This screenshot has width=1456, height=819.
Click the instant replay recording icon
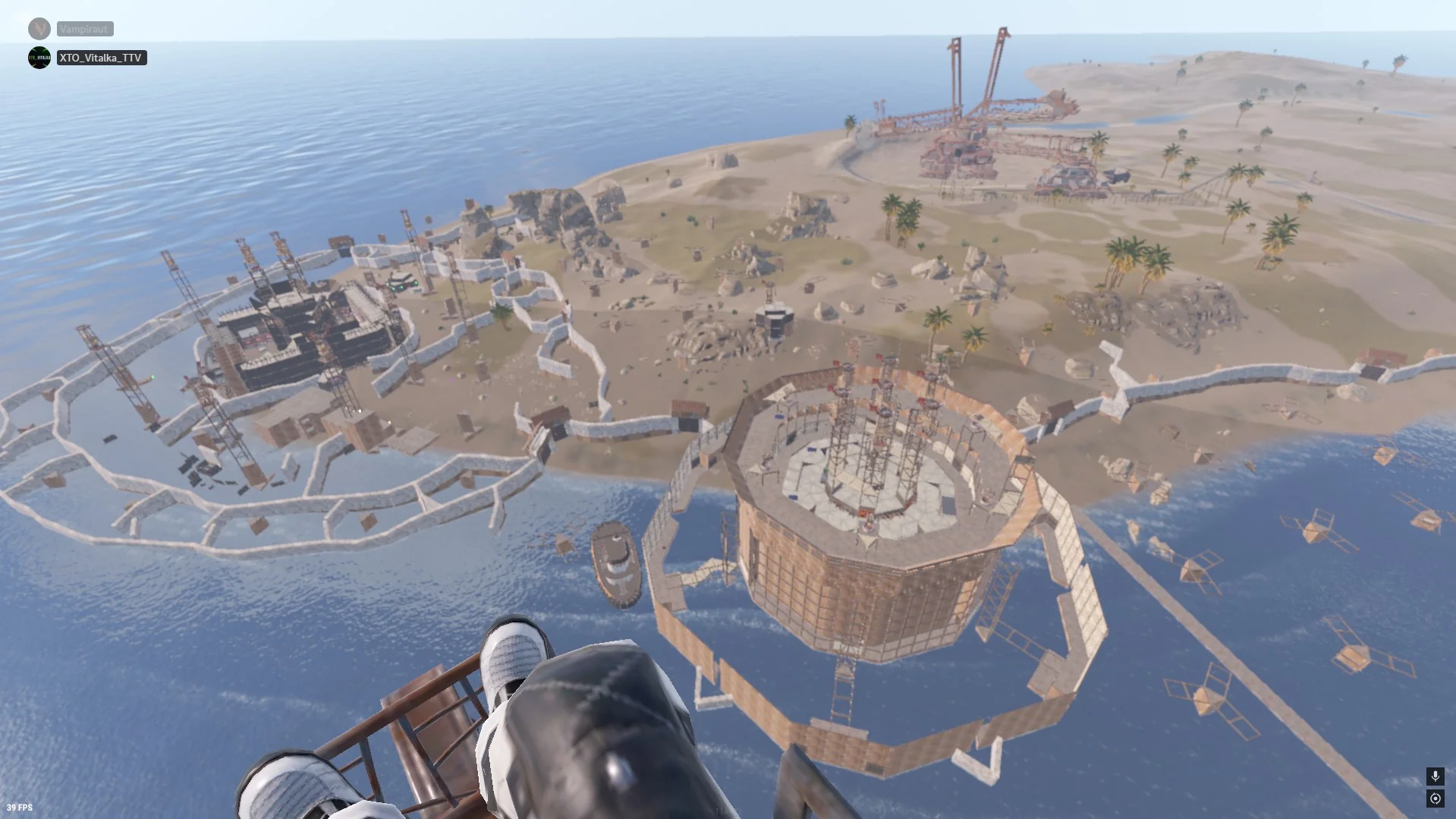point(1435,799)
